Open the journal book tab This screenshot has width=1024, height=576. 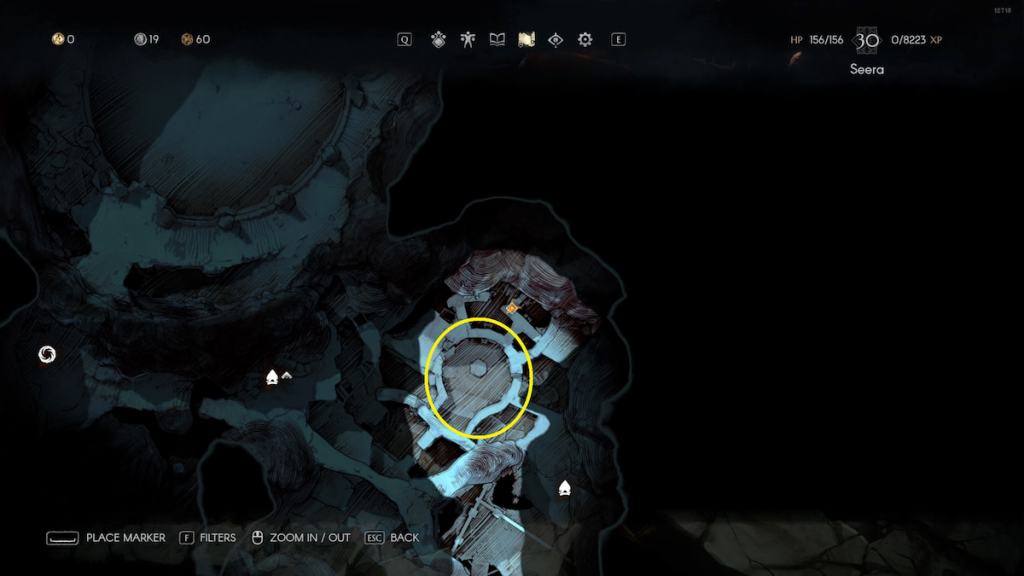pyautogui.click(x=497, y=40)
